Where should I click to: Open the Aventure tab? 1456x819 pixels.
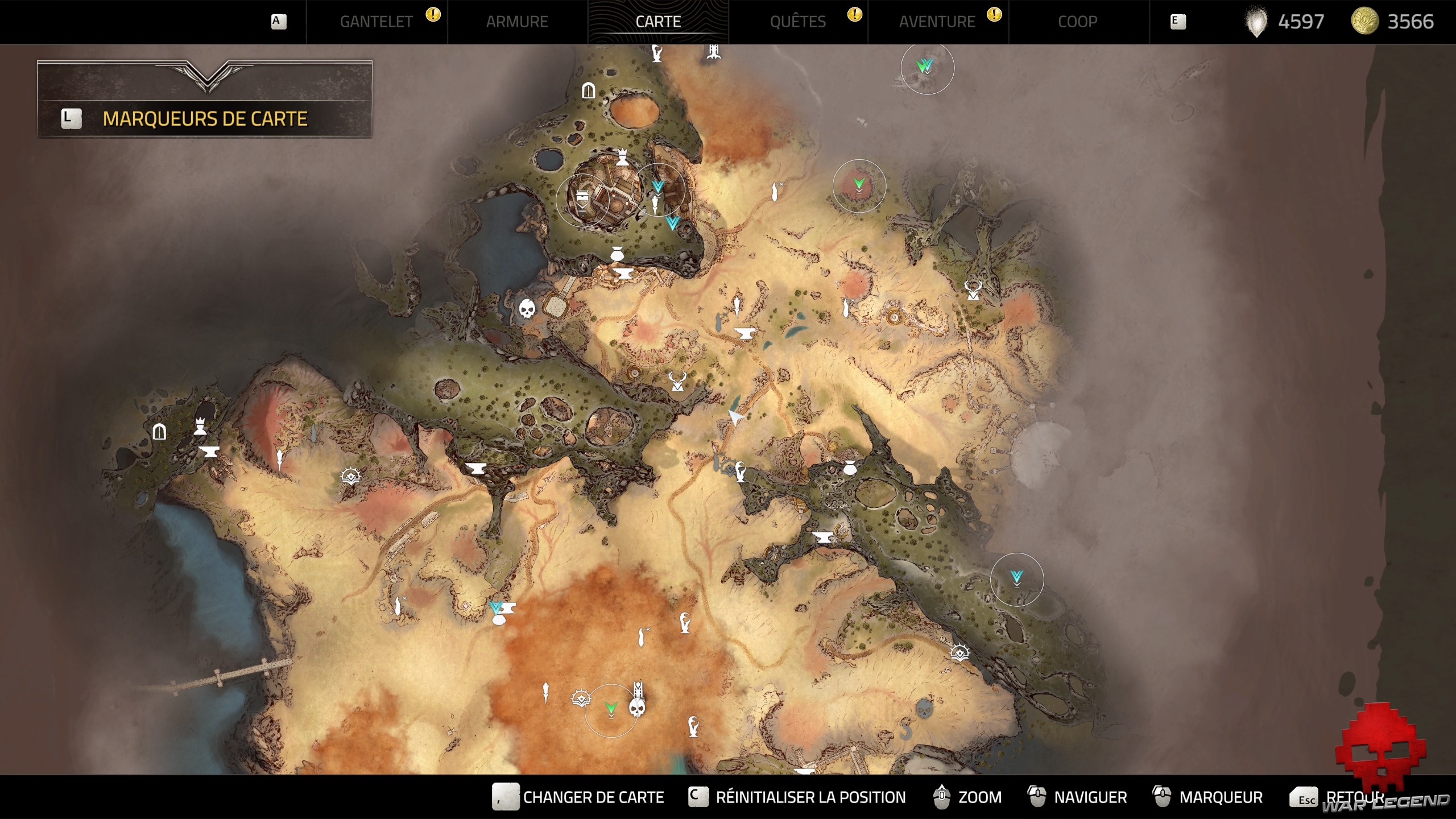(937, 22)
